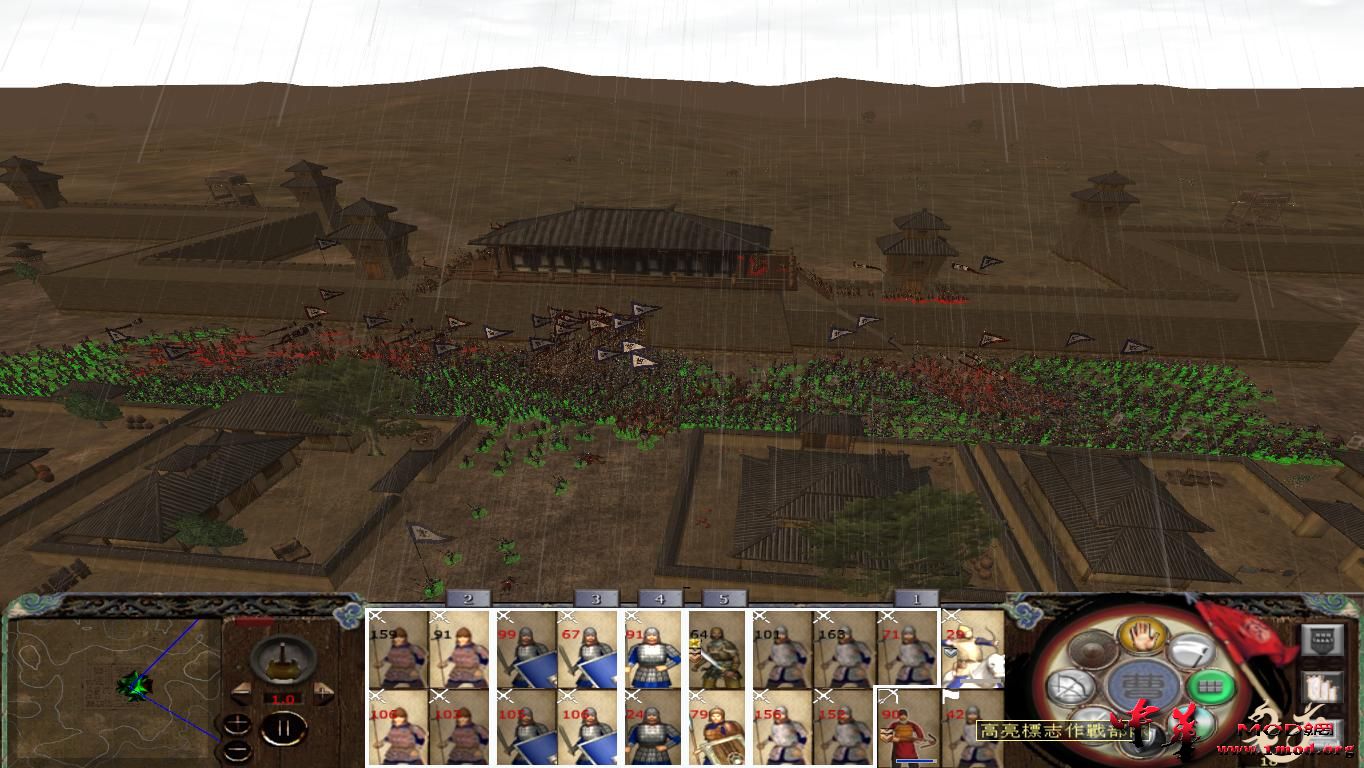Toggle the green unit-highlight grid button

(1211, 686)
